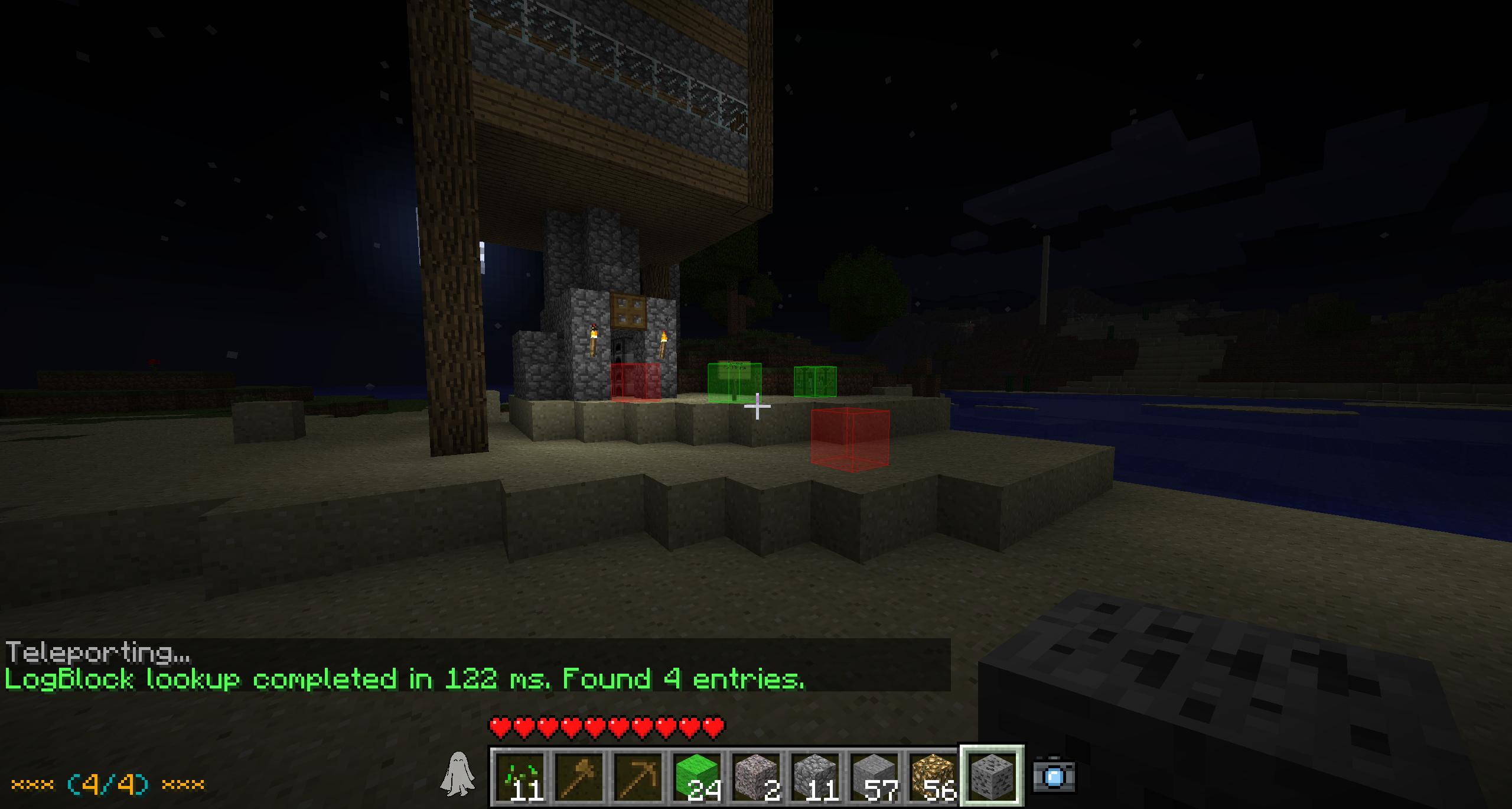Choose the green wool stack of 24
This screenshot has height=809, width=1512.
(x=698, y=776)
